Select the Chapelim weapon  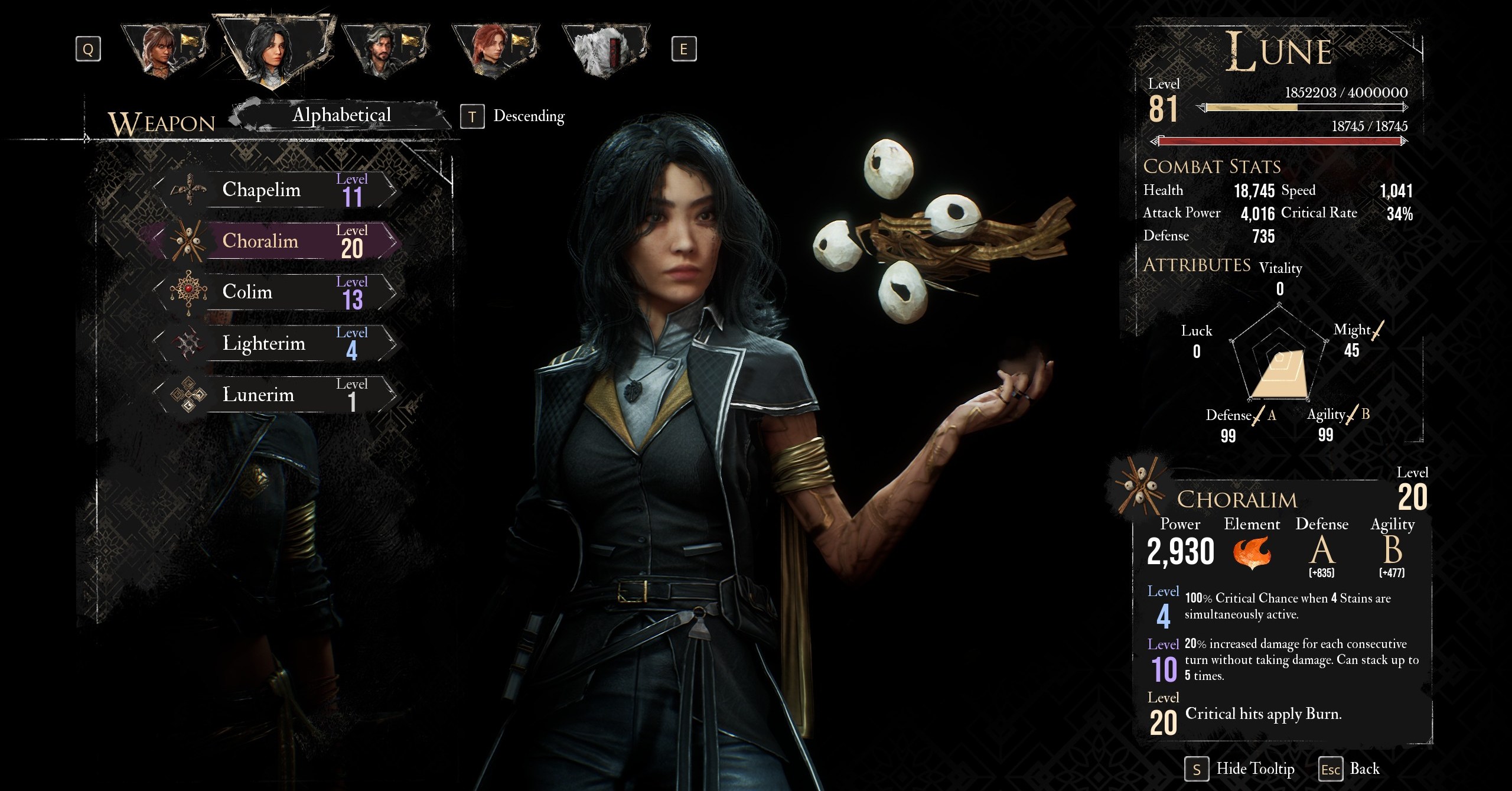tap(275, 190)
